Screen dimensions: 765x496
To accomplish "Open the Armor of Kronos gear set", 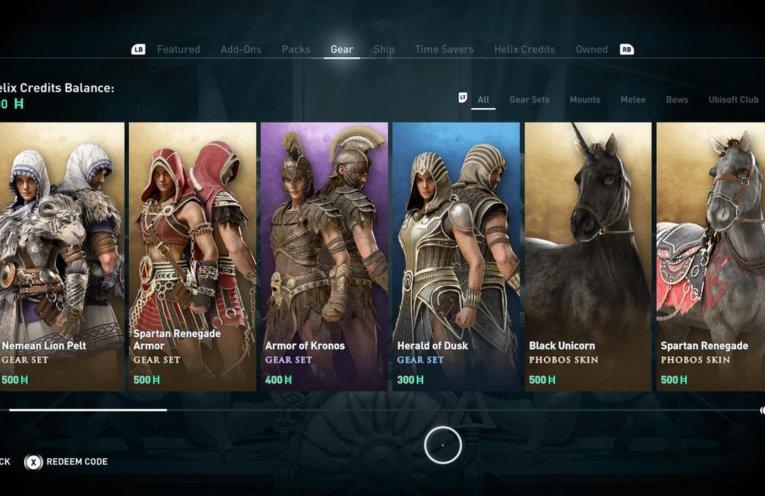I will point(324,256).
